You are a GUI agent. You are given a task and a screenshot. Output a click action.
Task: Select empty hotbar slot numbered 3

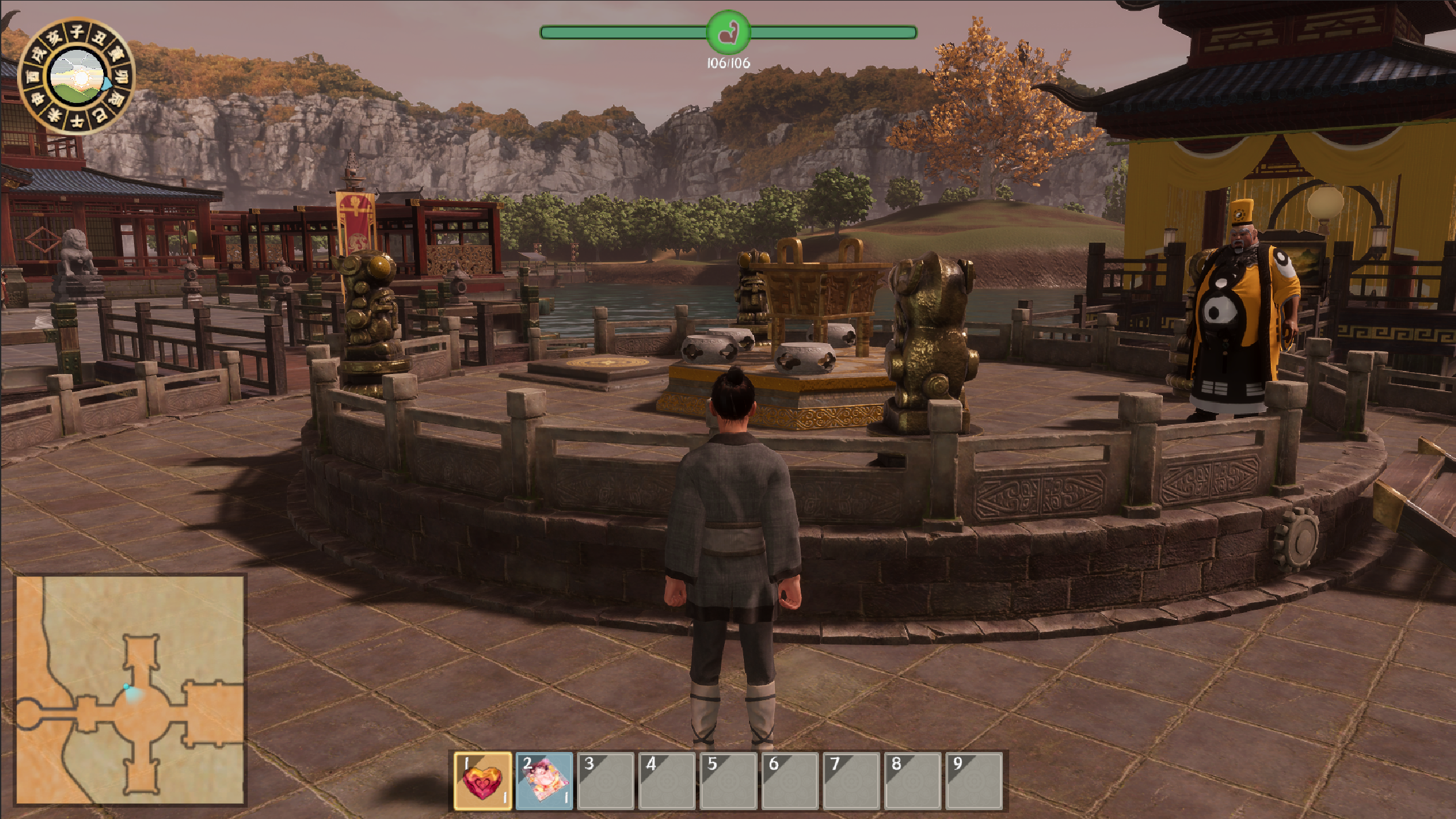pyautogui.click(x=605, y=781)
